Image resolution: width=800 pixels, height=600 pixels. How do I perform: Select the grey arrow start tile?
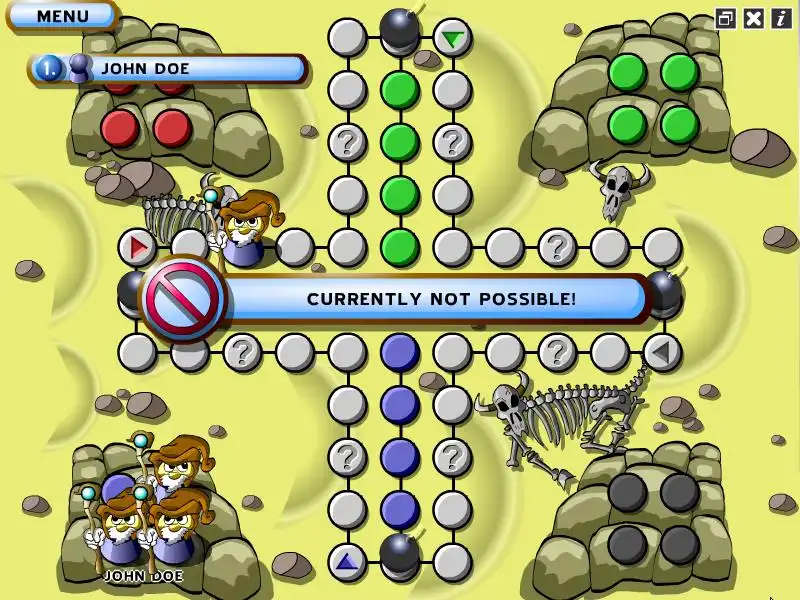pyautogui.click(x=660, y=351)
